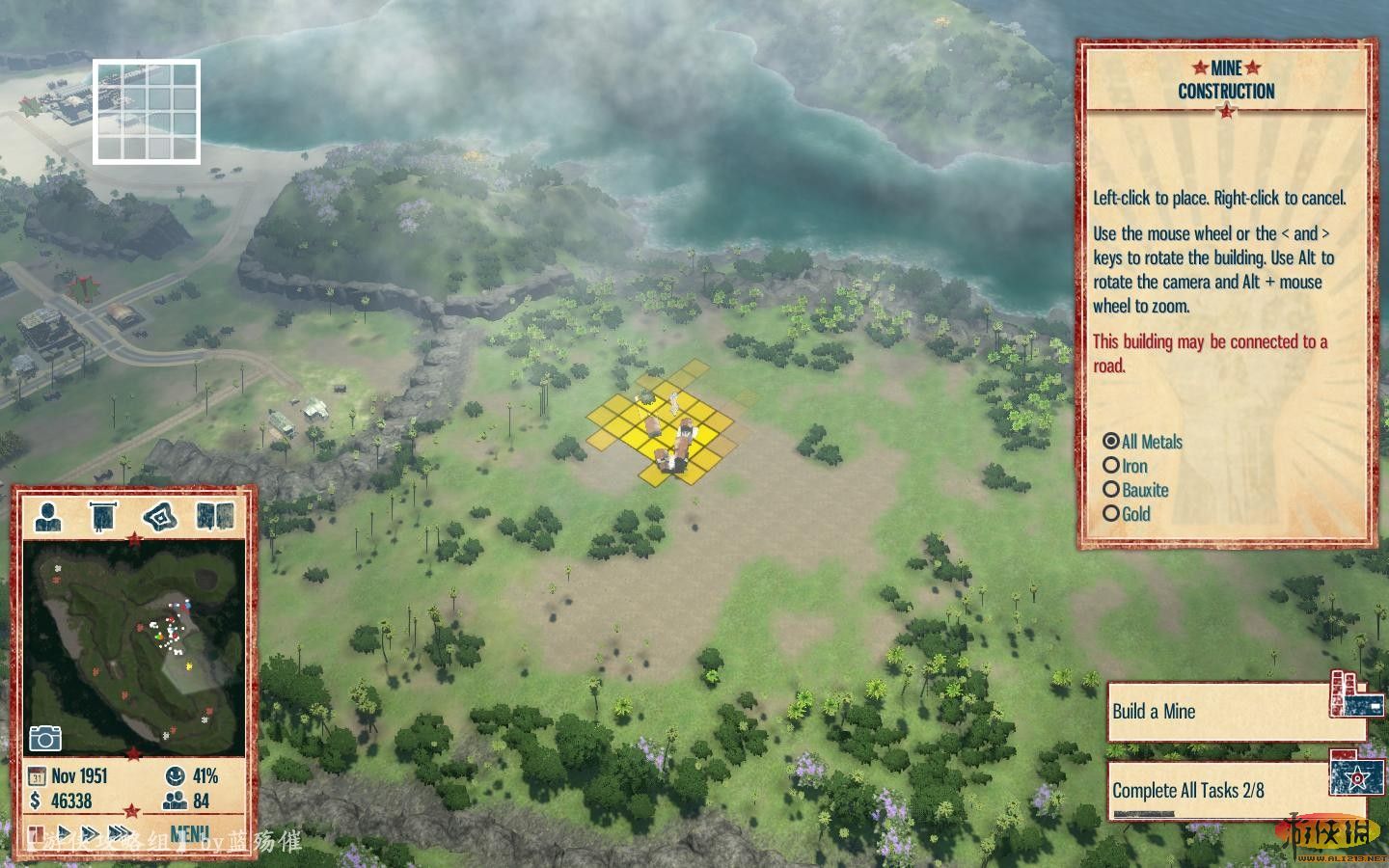Pick the Gold radio option
Viewport: 1389px width, 868px height.
(x=1111, y=514)
